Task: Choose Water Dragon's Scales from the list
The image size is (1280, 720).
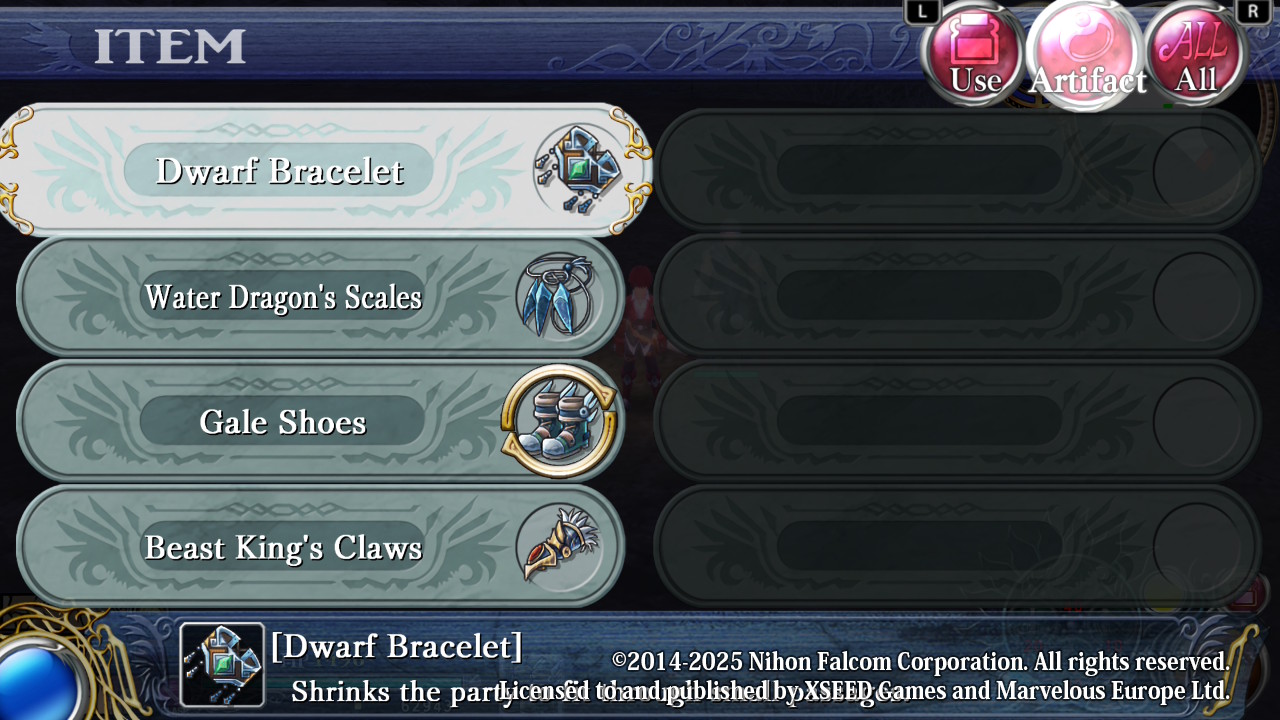Action: point(320,297)
